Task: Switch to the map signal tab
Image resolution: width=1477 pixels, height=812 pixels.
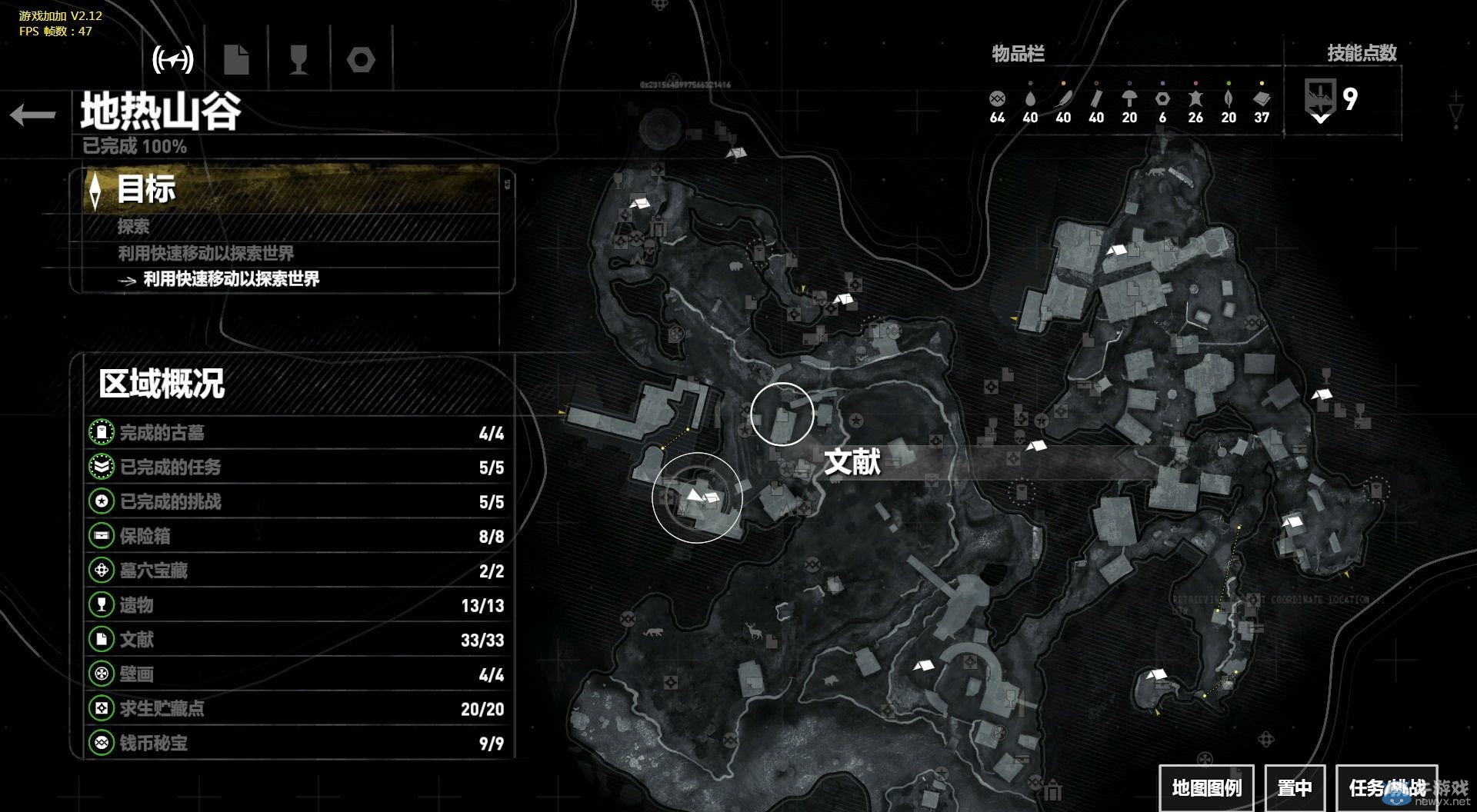Action: (x=173, y=59)
